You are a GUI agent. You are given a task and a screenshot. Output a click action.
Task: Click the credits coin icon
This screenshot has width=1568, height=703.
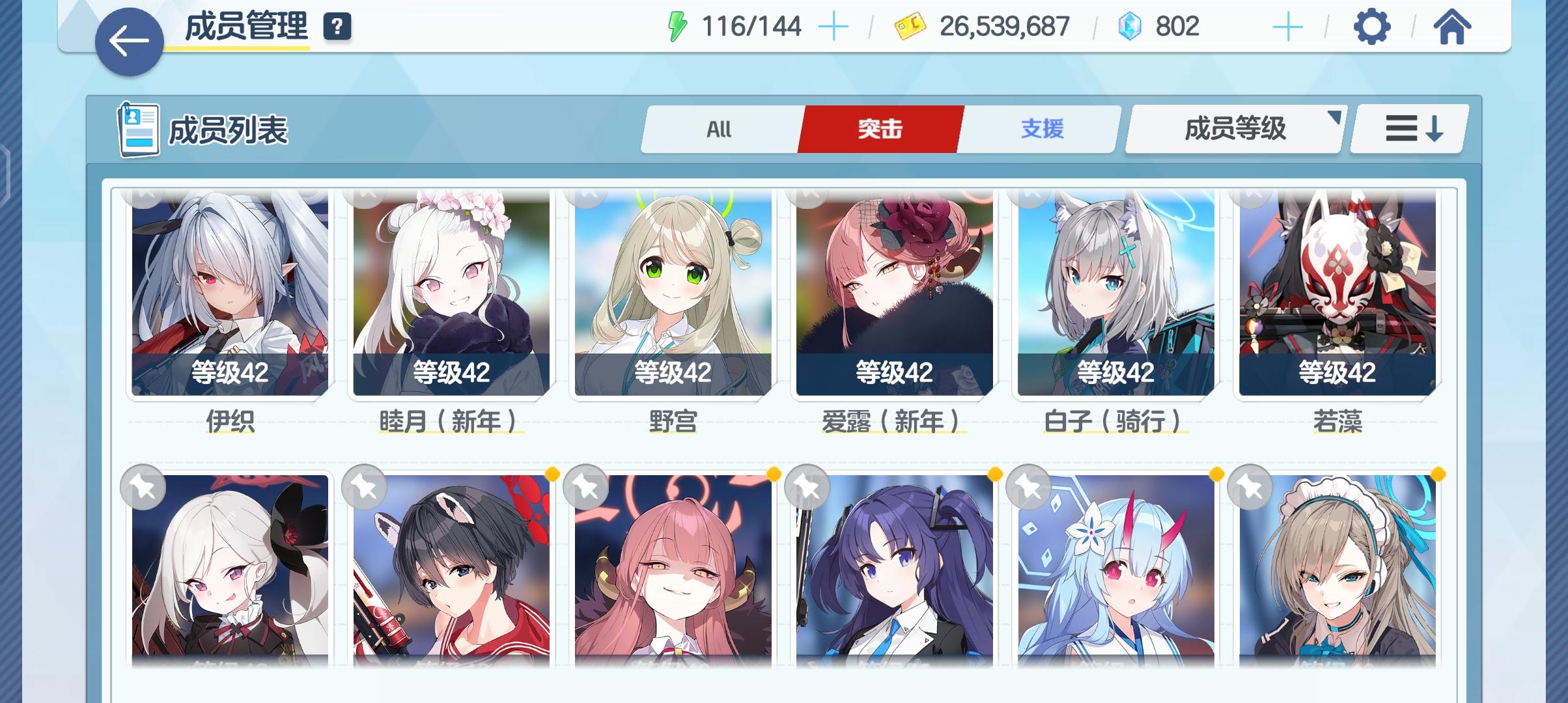pos(909,26)
